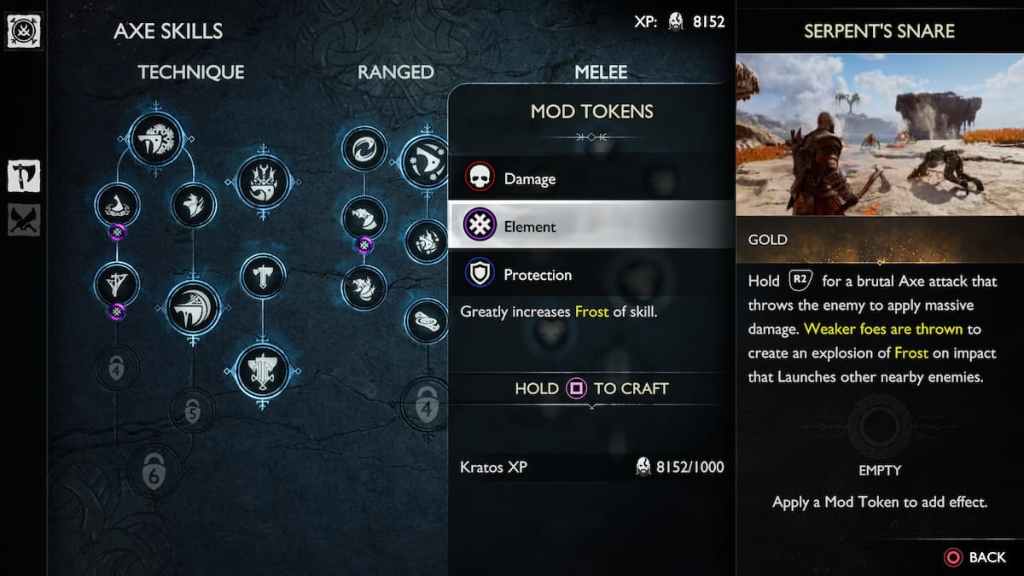This screenshot has height=576, width=1024.
Task: Pick the locked skill node numbered 6
Action: (x=154, y=471)
